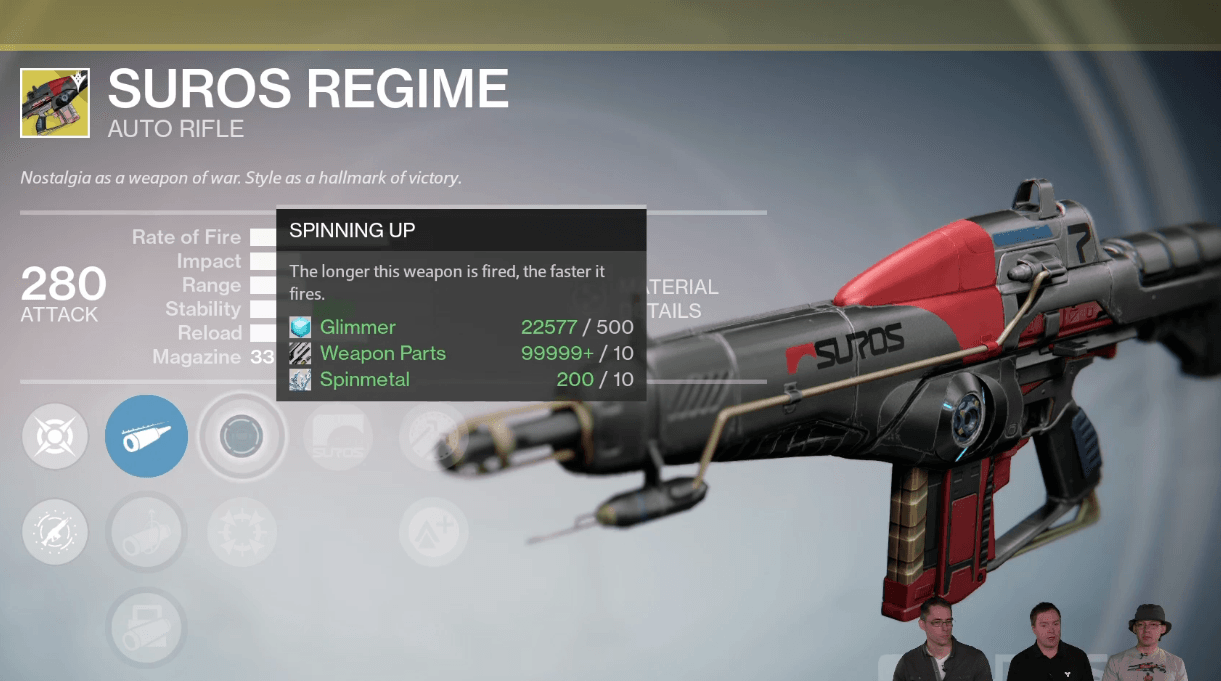1221x681 pixels.
Task: Activate the Spinning Up perk node
Action: pyautogui.click(x=241, y=436)
